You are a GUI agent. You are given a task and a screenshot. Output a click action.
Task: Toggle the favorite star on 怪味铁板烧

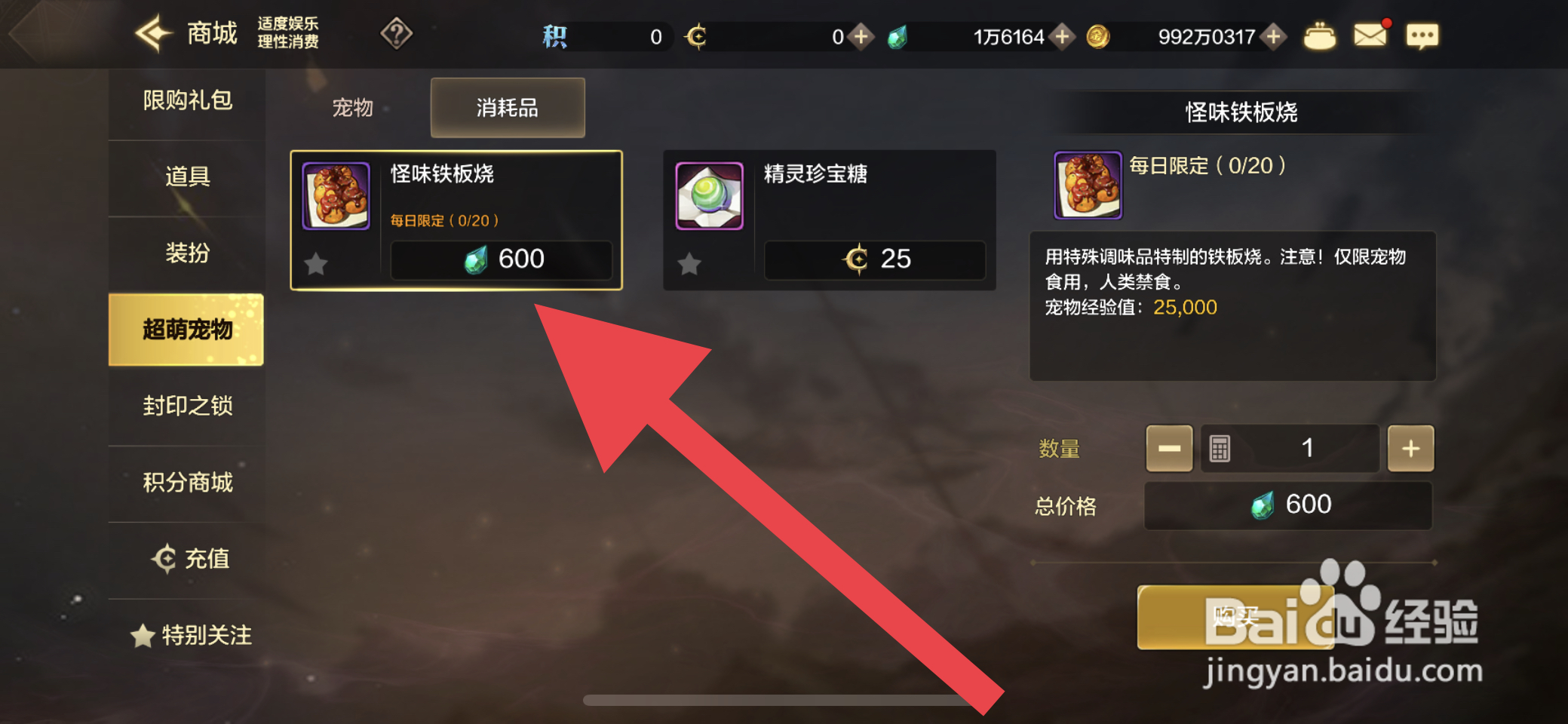(x=316, y=262)
